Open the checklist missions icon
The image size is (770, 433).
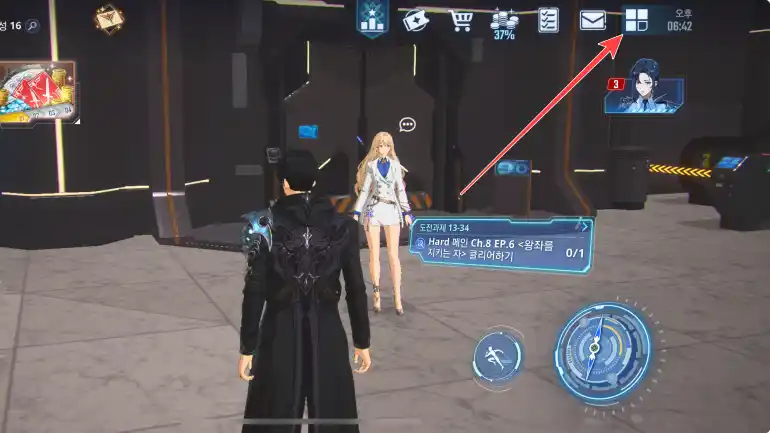[548, 19]
